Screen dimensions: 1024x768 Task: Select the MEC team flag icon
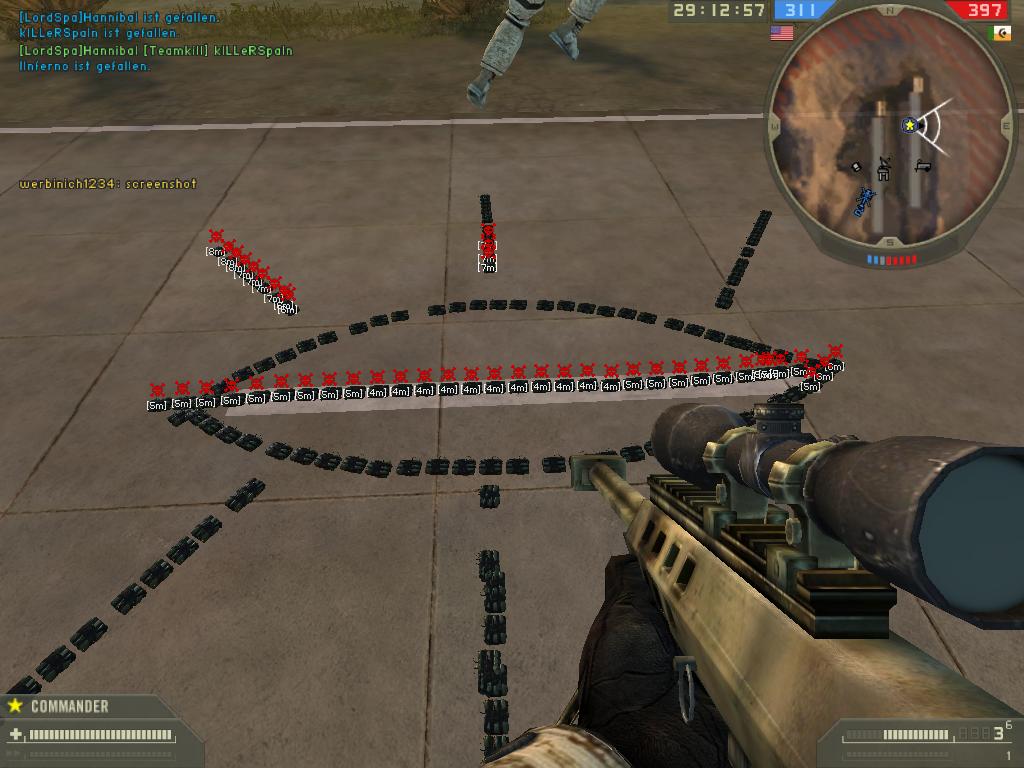click(999, 33)
